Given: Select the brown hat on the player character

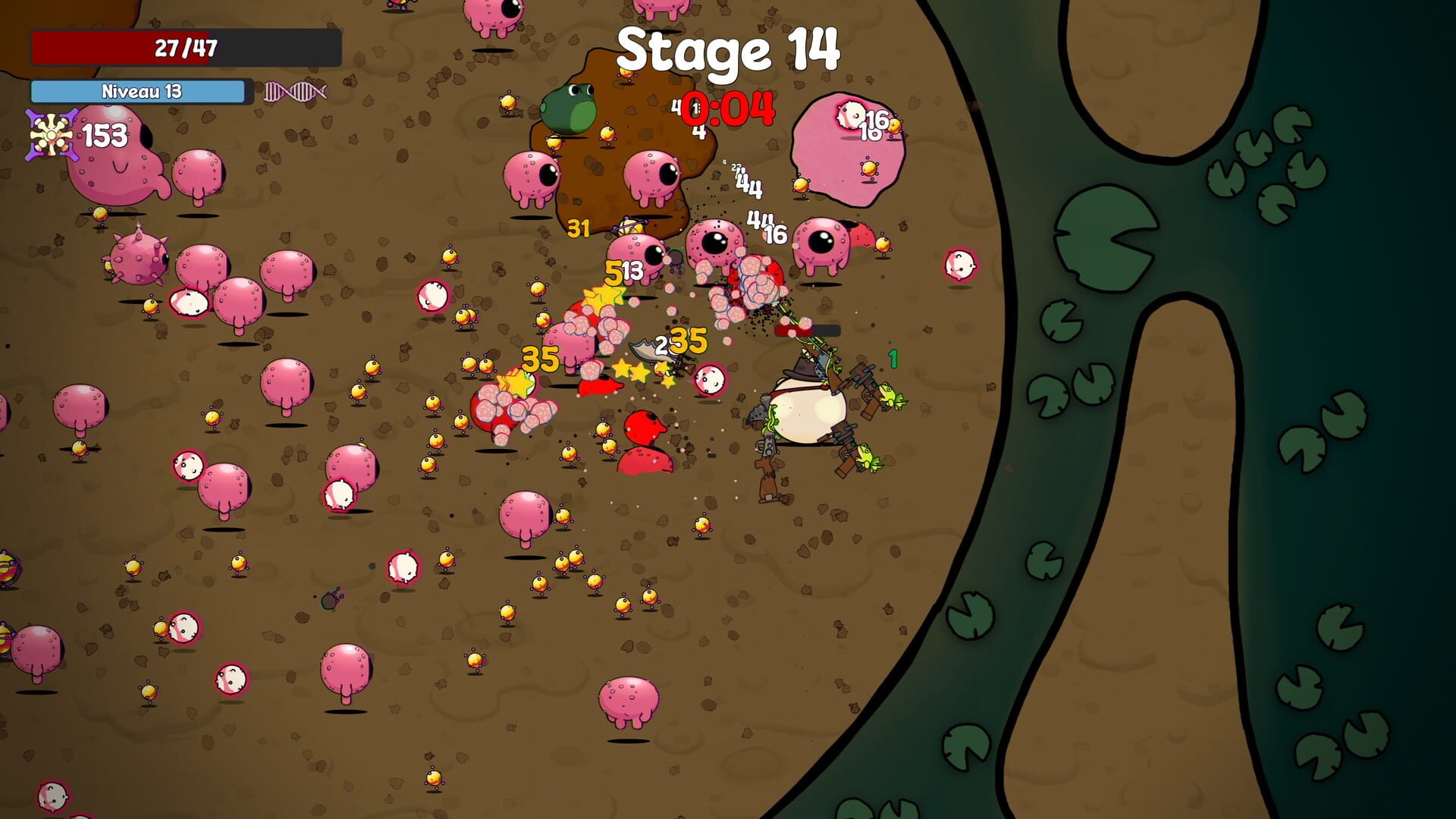Looking at the screenshot, I should [801, 369].
